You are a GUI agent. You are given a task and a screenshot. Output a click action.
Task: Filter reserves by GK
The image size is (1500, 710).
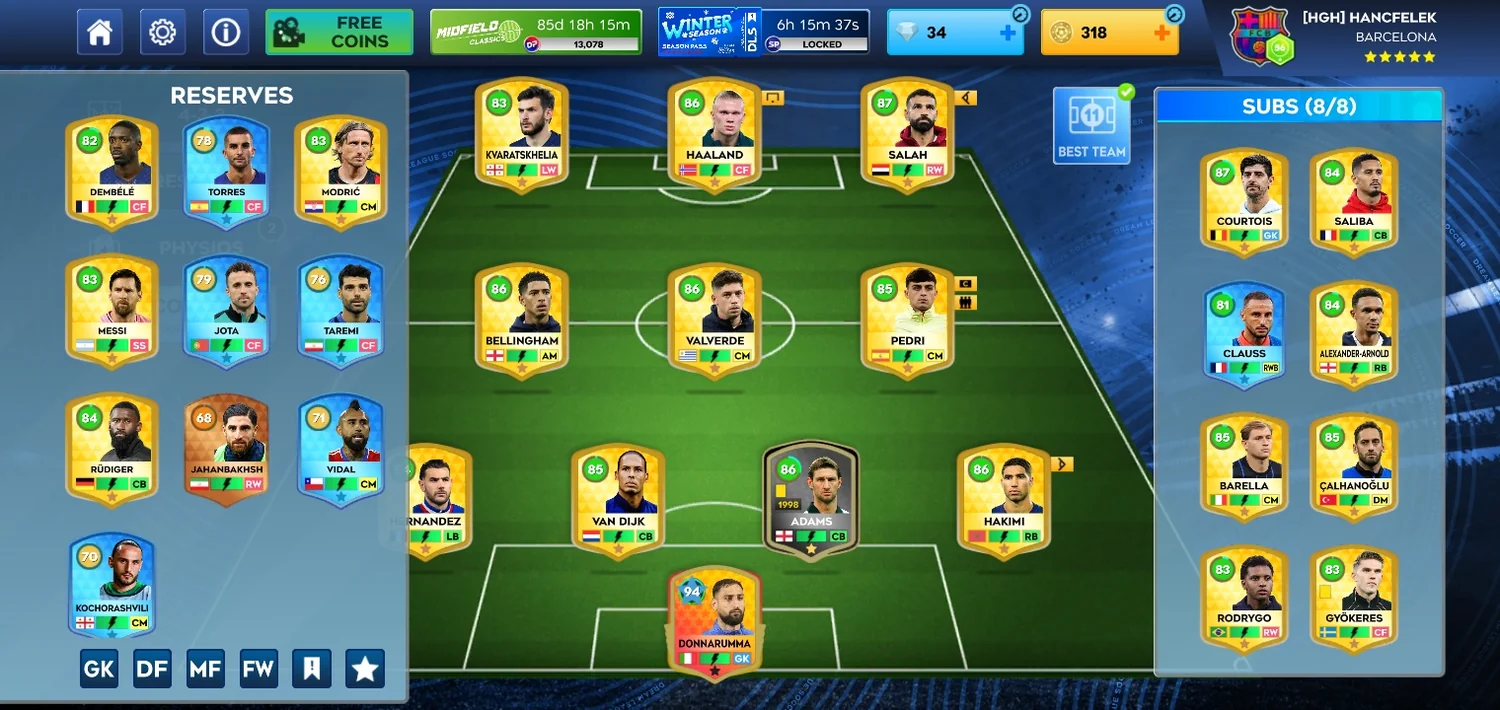(x=99, y=669)
